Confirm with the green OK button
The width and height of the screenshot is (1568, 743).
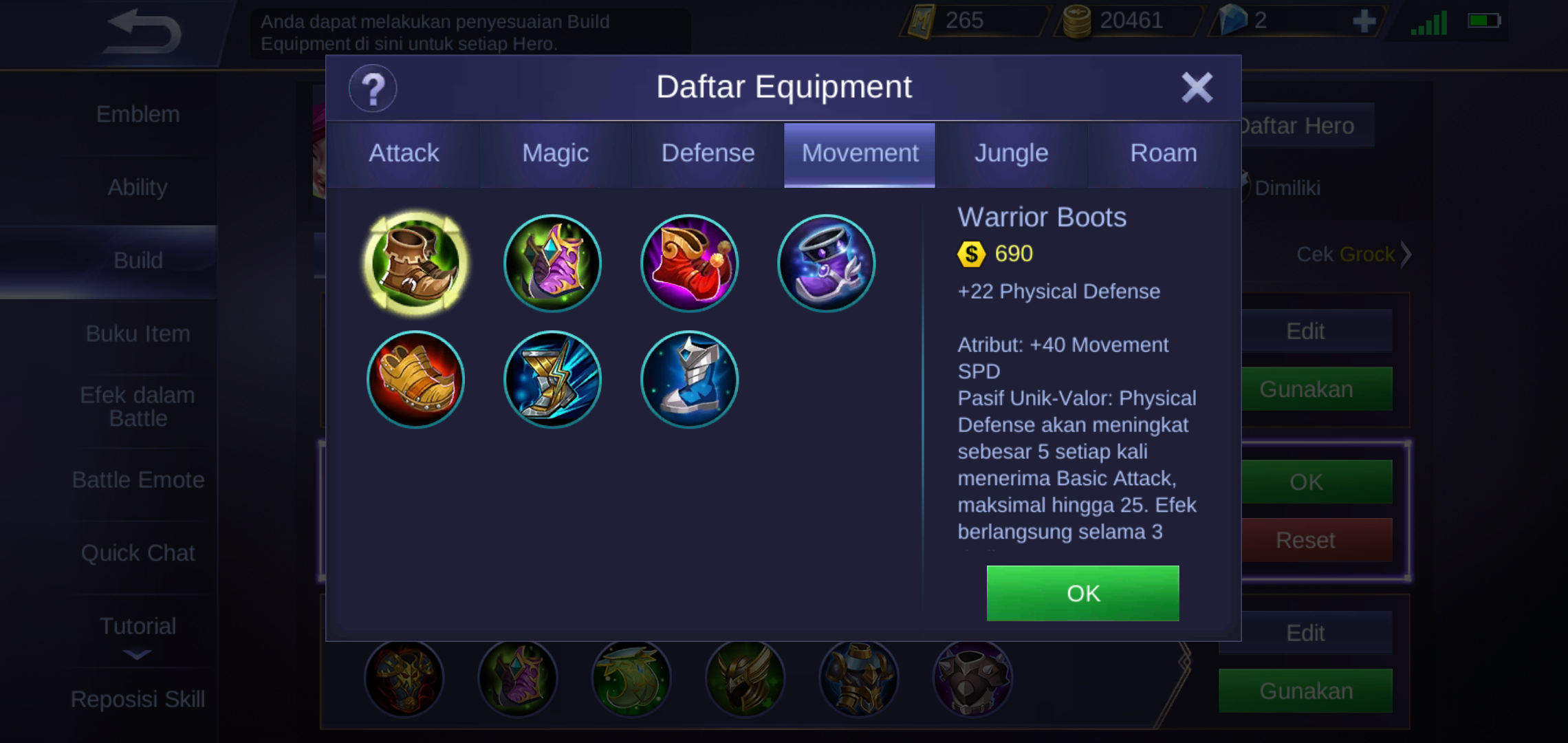(1082, 593)
